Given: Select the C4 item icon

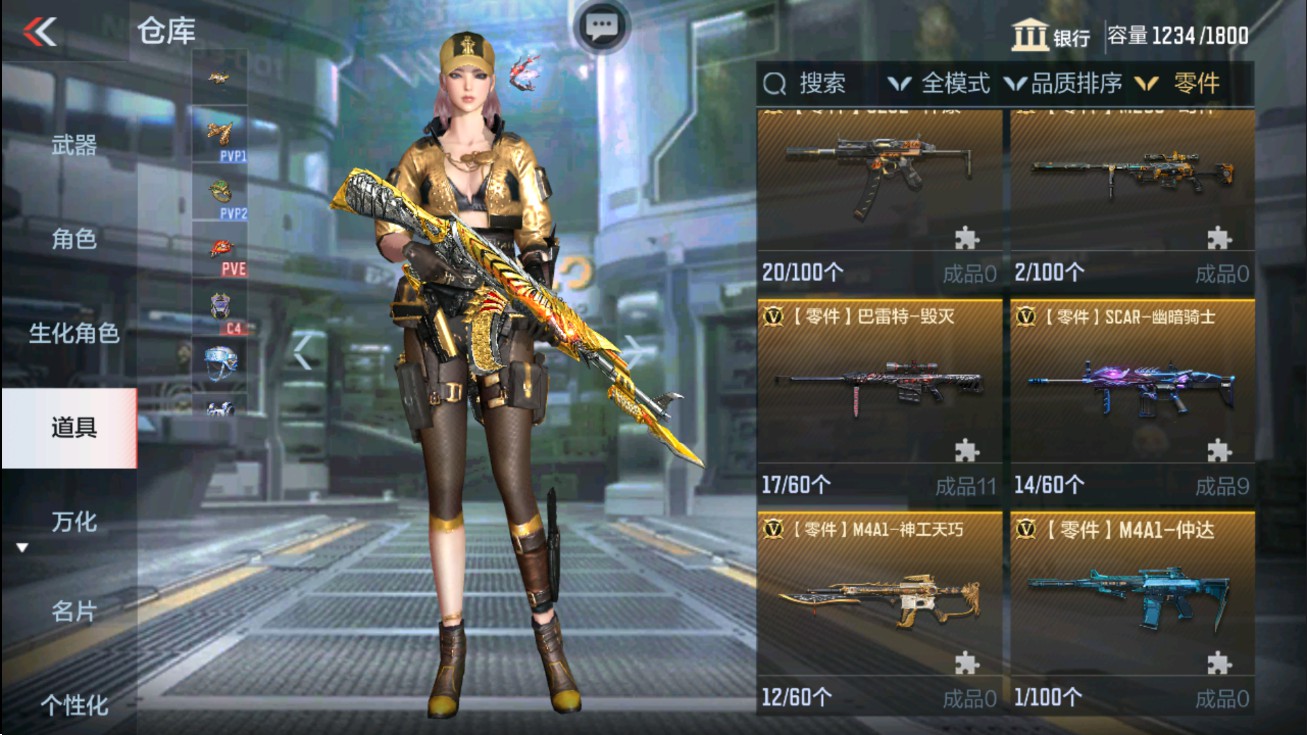Looking at the screenshot, I should point(219,306).
